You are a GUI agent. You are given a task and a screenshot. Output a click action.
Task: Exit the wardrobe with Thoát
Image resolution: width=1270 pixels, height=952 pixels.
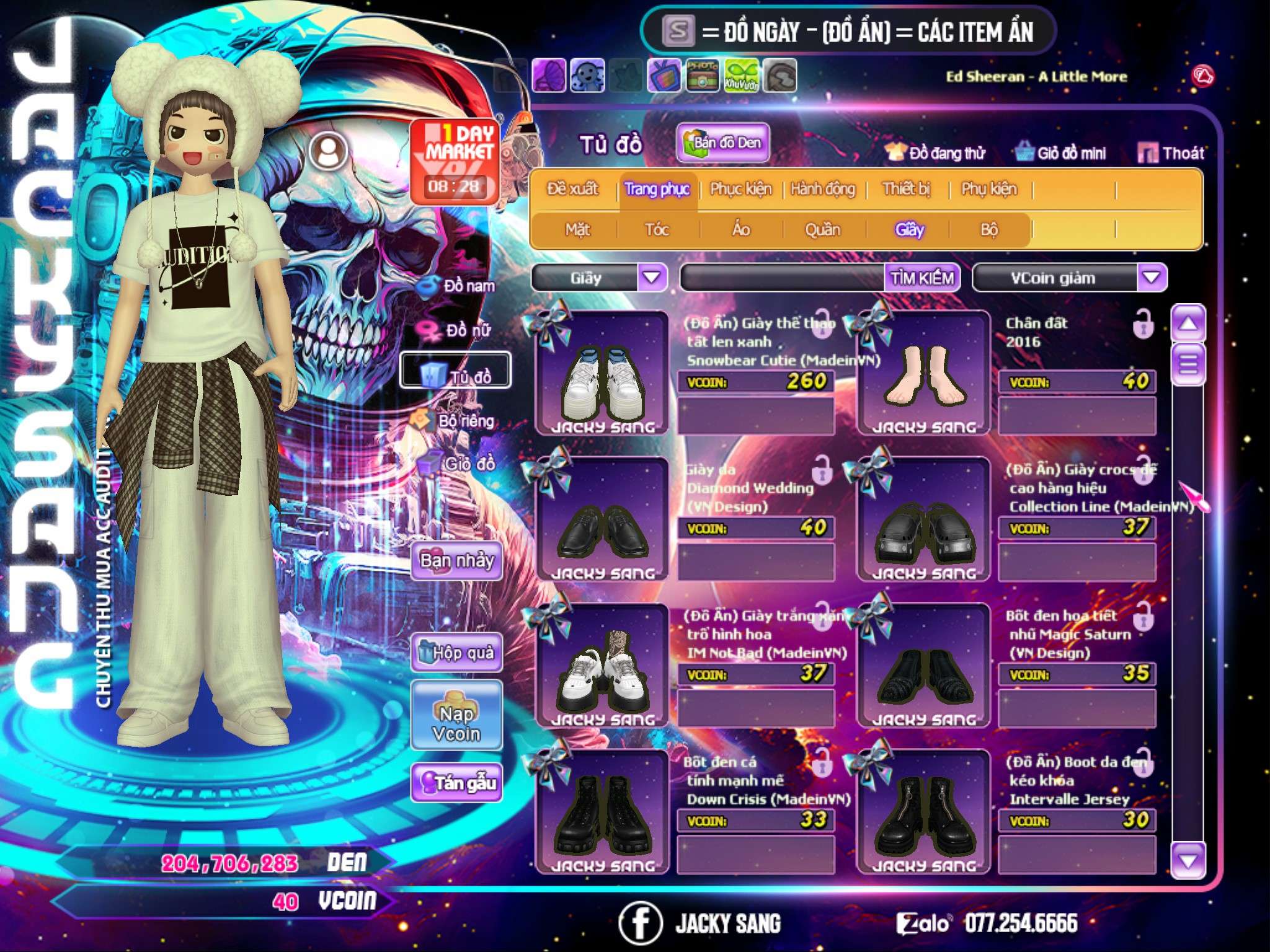(1171, 153)
